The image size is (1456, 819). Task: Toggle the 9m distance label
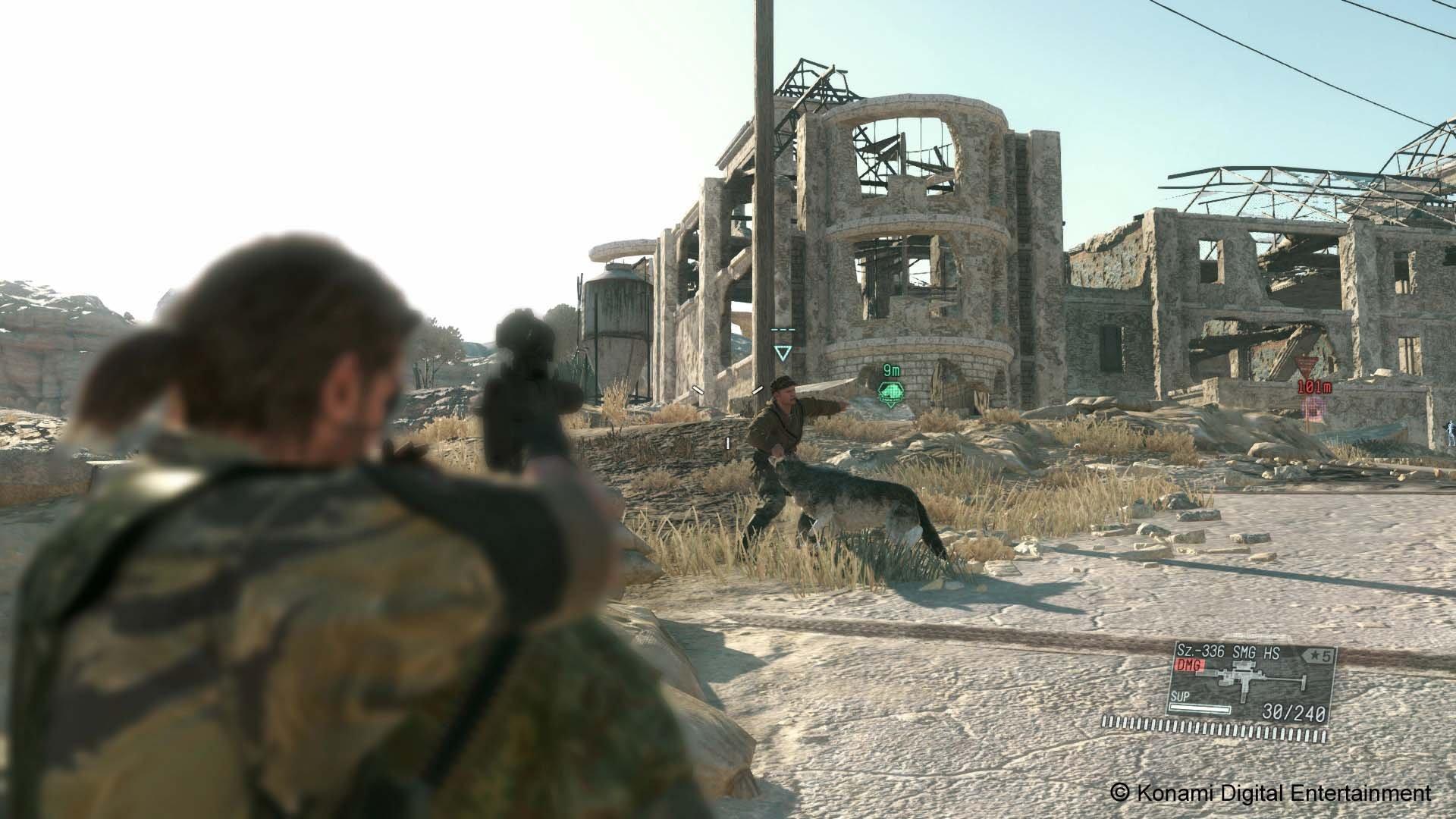(892, 371)
